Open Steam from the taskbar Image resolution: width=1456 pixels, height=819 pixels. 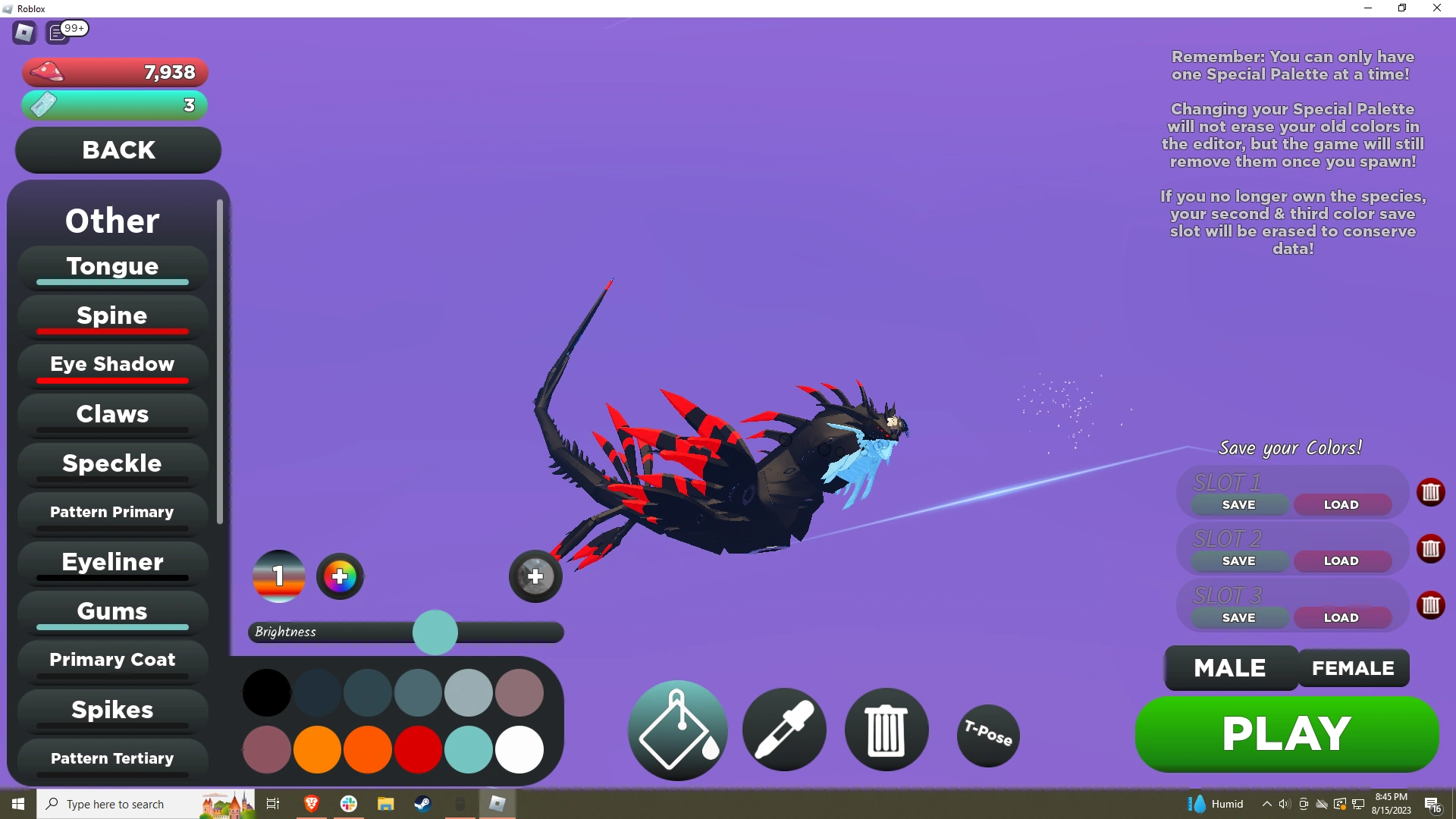click(x=422, y=803)
